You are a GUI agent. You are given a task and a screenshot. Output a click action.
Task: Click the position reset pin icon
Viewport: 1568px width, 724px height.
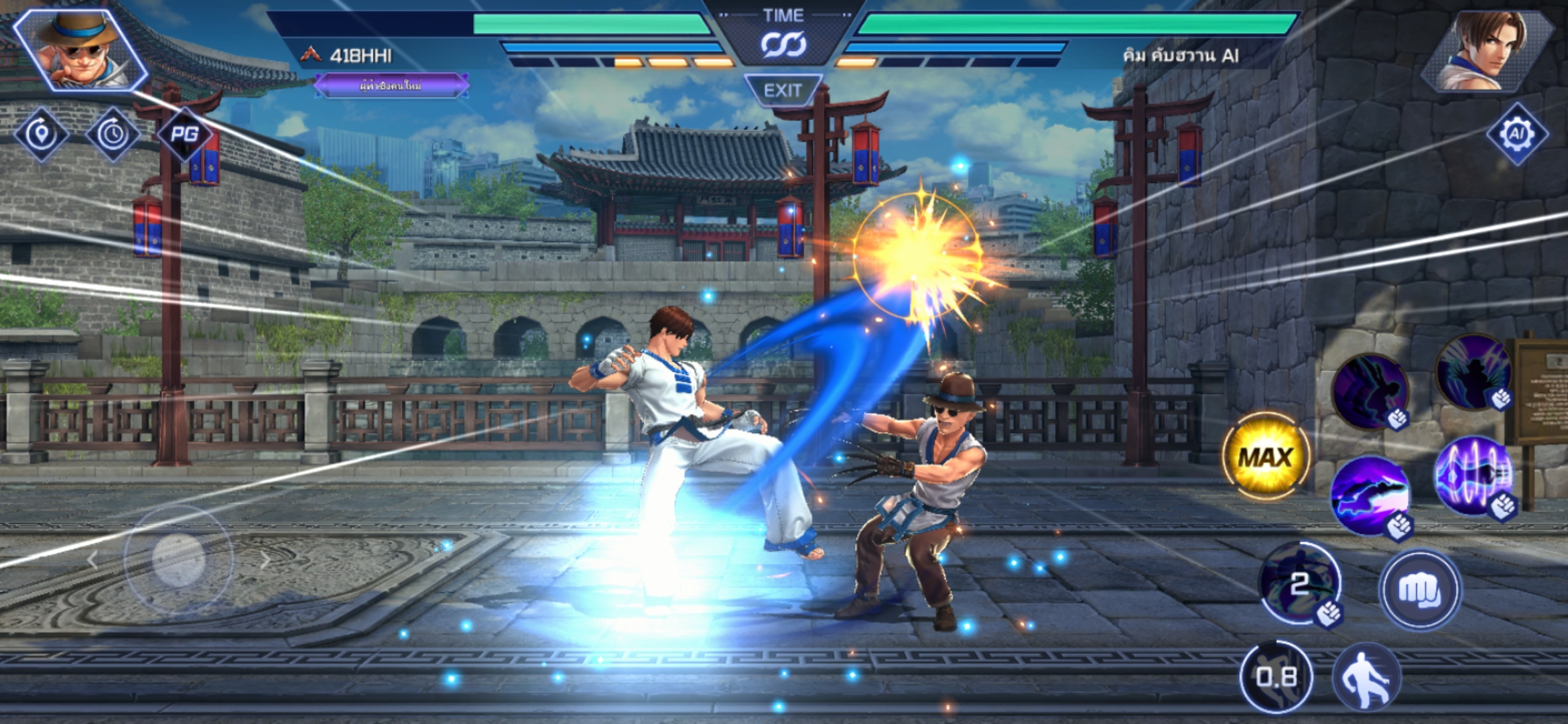pos(42,134)
